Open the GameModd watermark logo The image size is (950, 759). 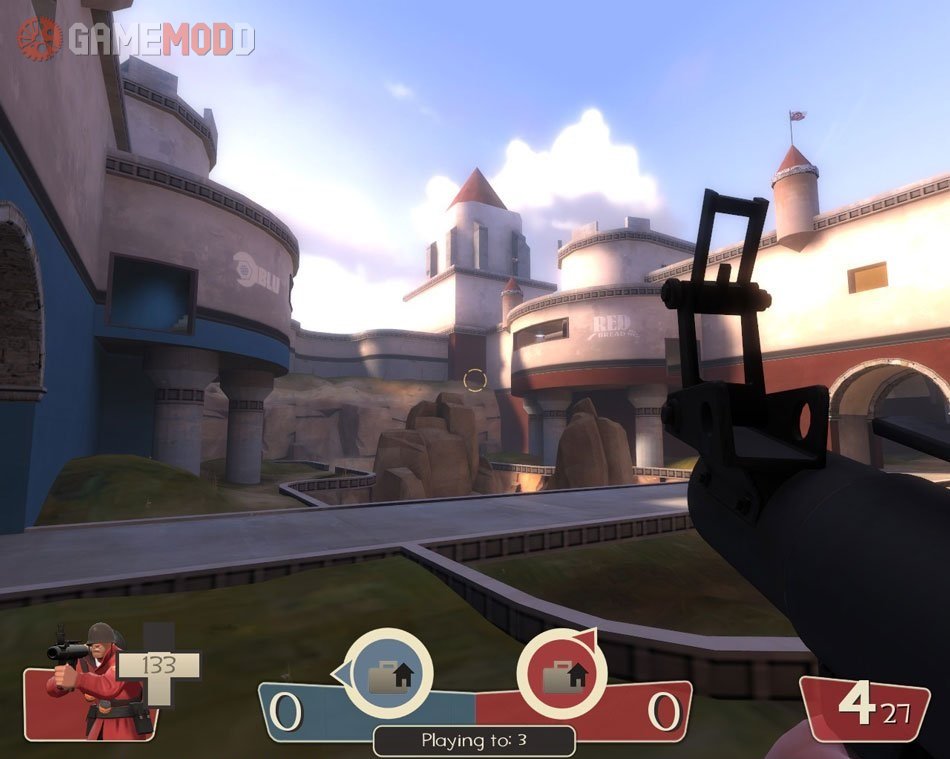135,38
